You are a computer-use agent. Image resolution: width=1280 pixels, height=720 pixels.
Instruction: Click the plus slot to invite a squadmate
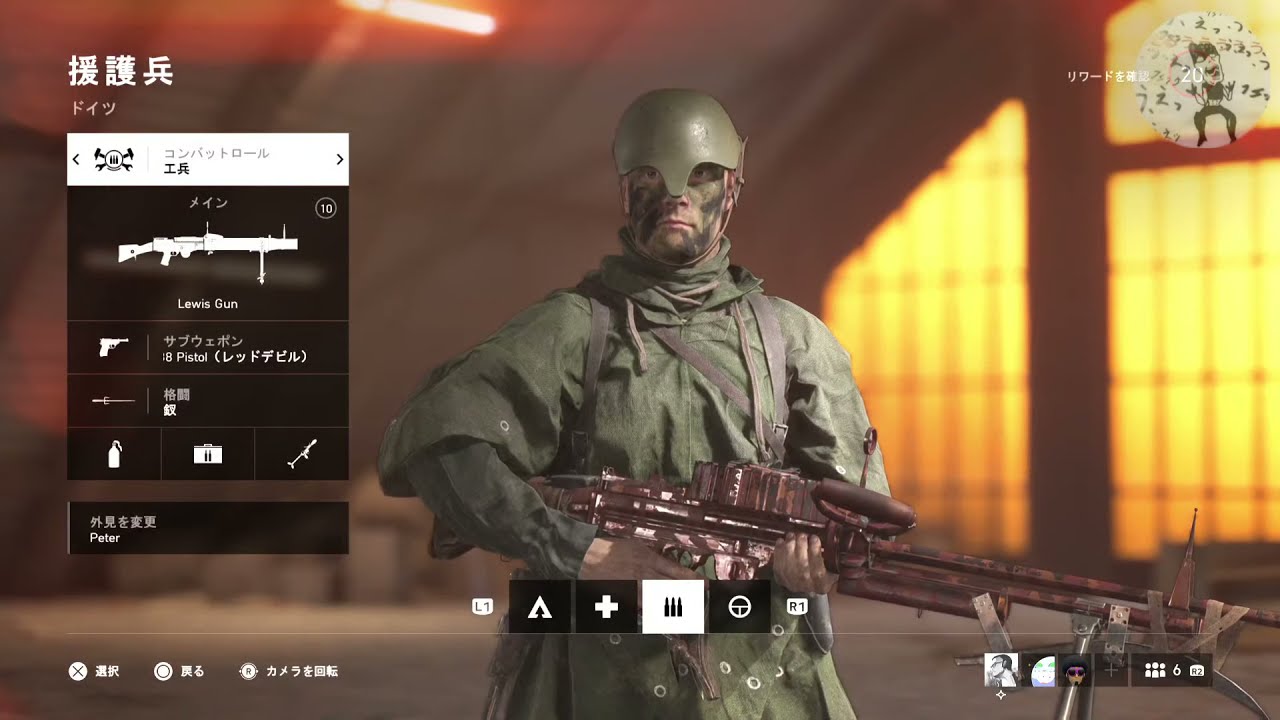[1110, 670]
